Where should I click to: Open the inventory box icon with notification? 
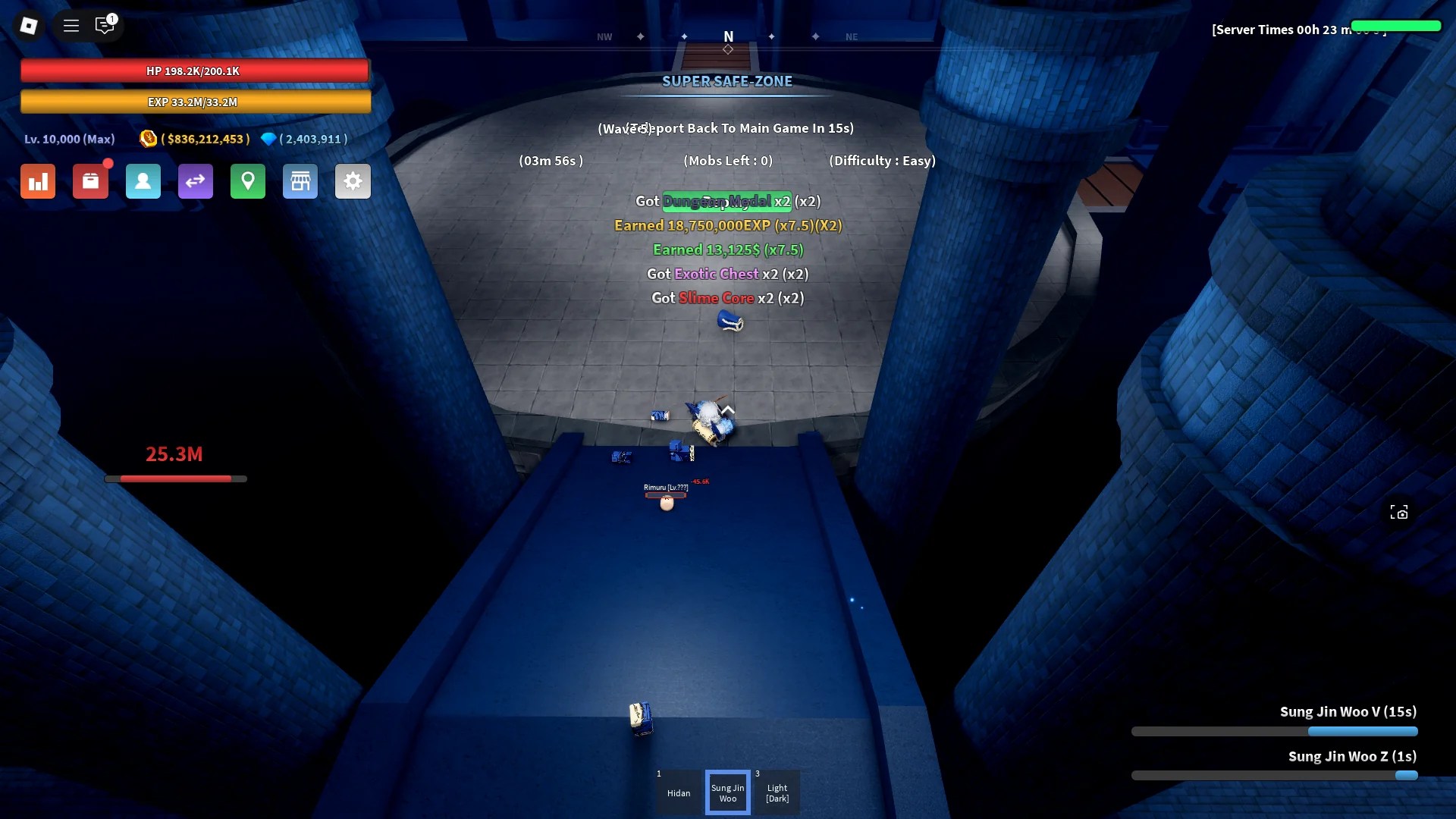pos(91,181)
